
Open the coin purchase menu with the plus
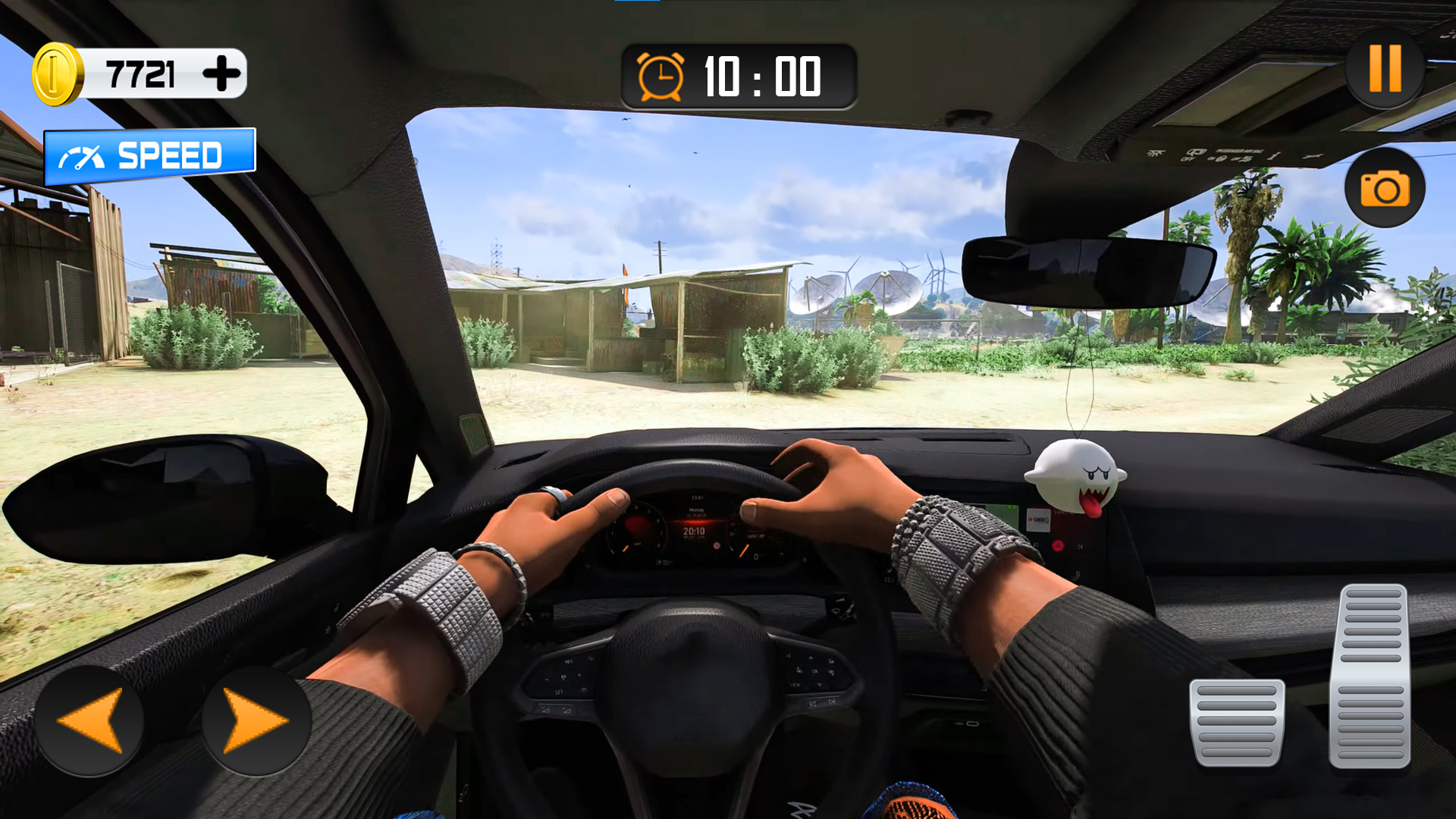click(221, 72)
